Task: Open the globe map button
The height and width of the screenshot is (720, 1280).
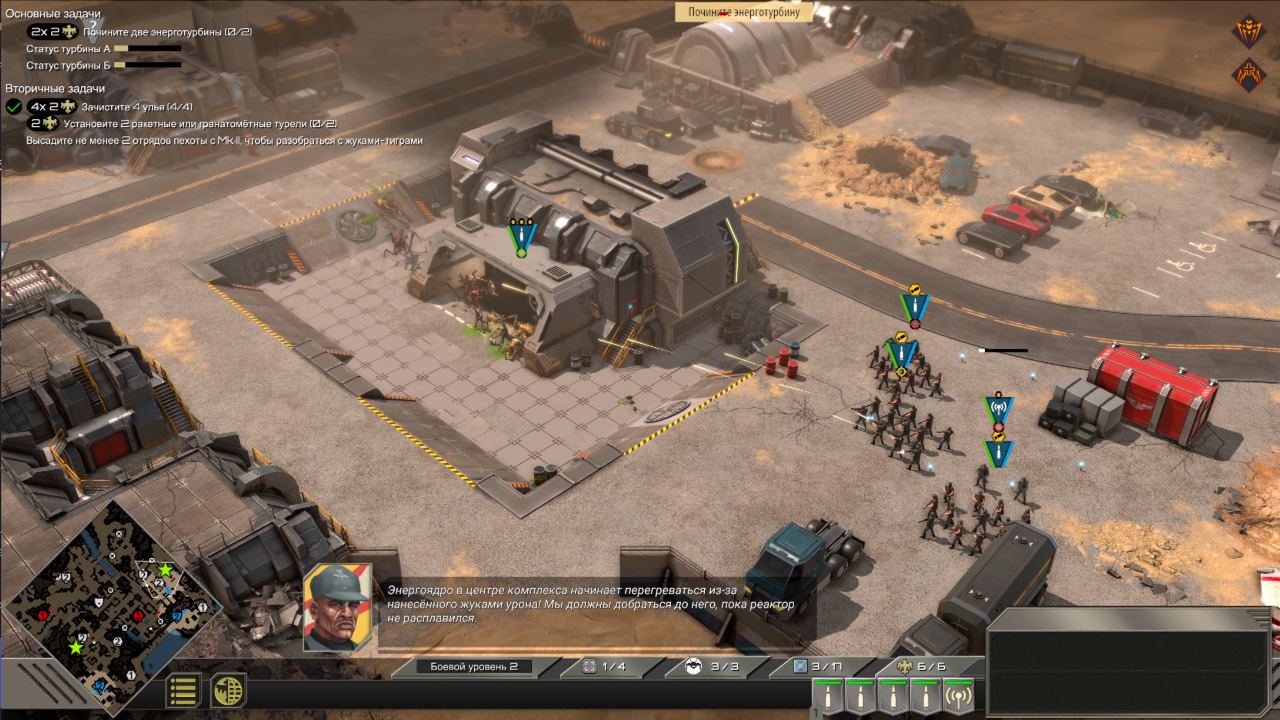Action: click(227, 691)
